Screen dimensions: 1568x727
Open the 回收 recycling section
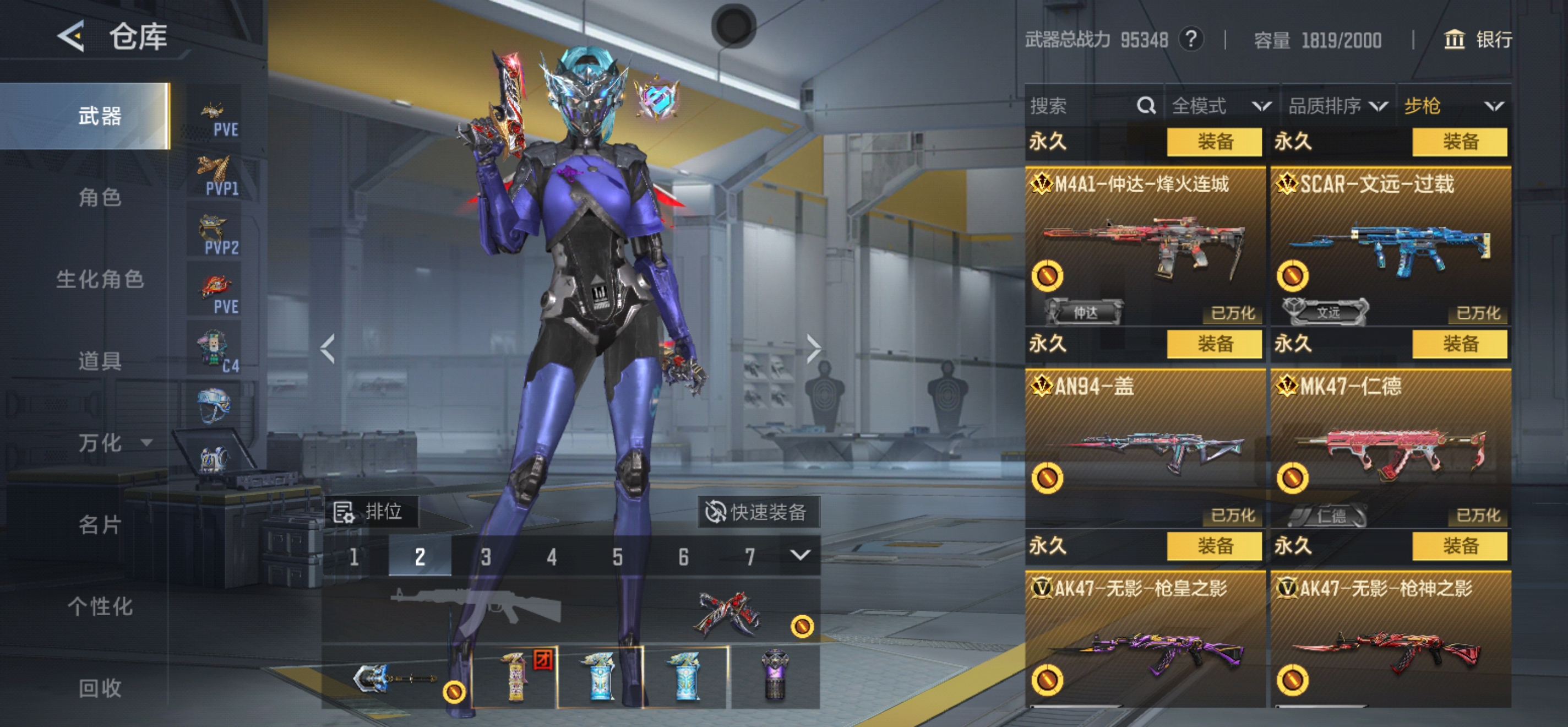coord(100,688)
